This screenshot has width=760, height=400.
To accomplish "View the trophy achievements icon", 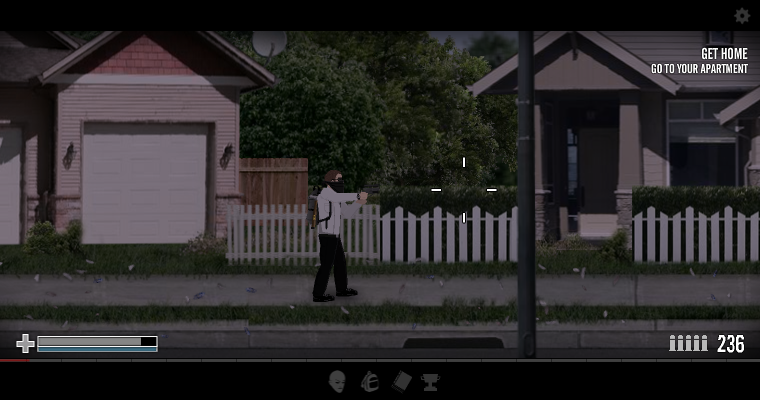I will [430, 381].
